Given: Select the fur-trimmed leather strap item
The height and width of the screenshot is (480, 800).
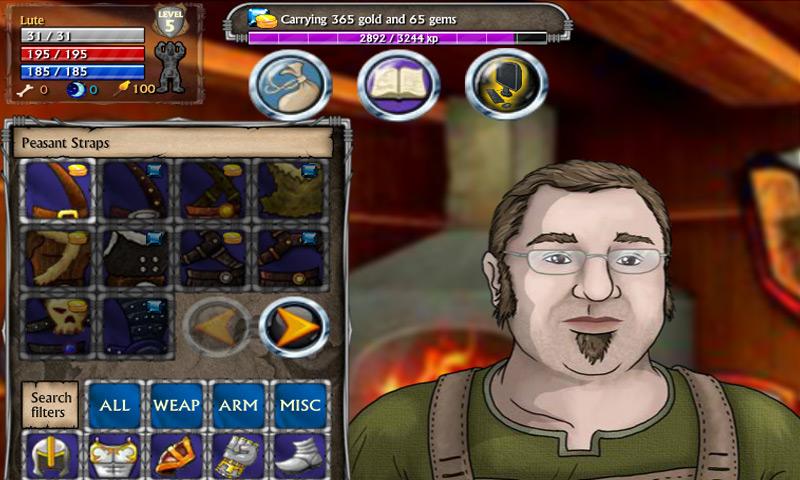Looking at the screenshot, I should coord(58,258).
